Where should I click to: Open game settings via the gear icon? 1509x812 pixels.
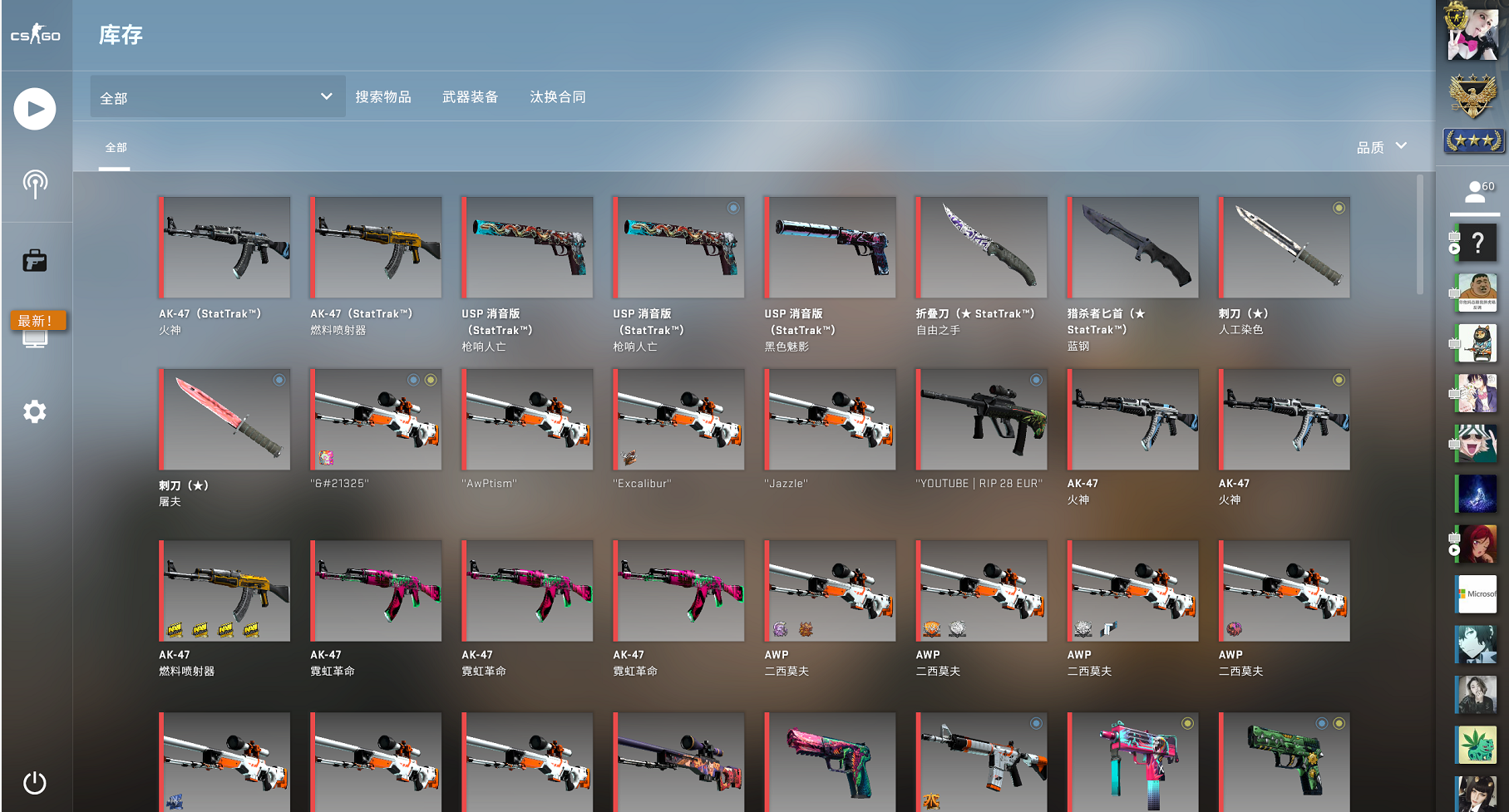(x=35, y=411)
